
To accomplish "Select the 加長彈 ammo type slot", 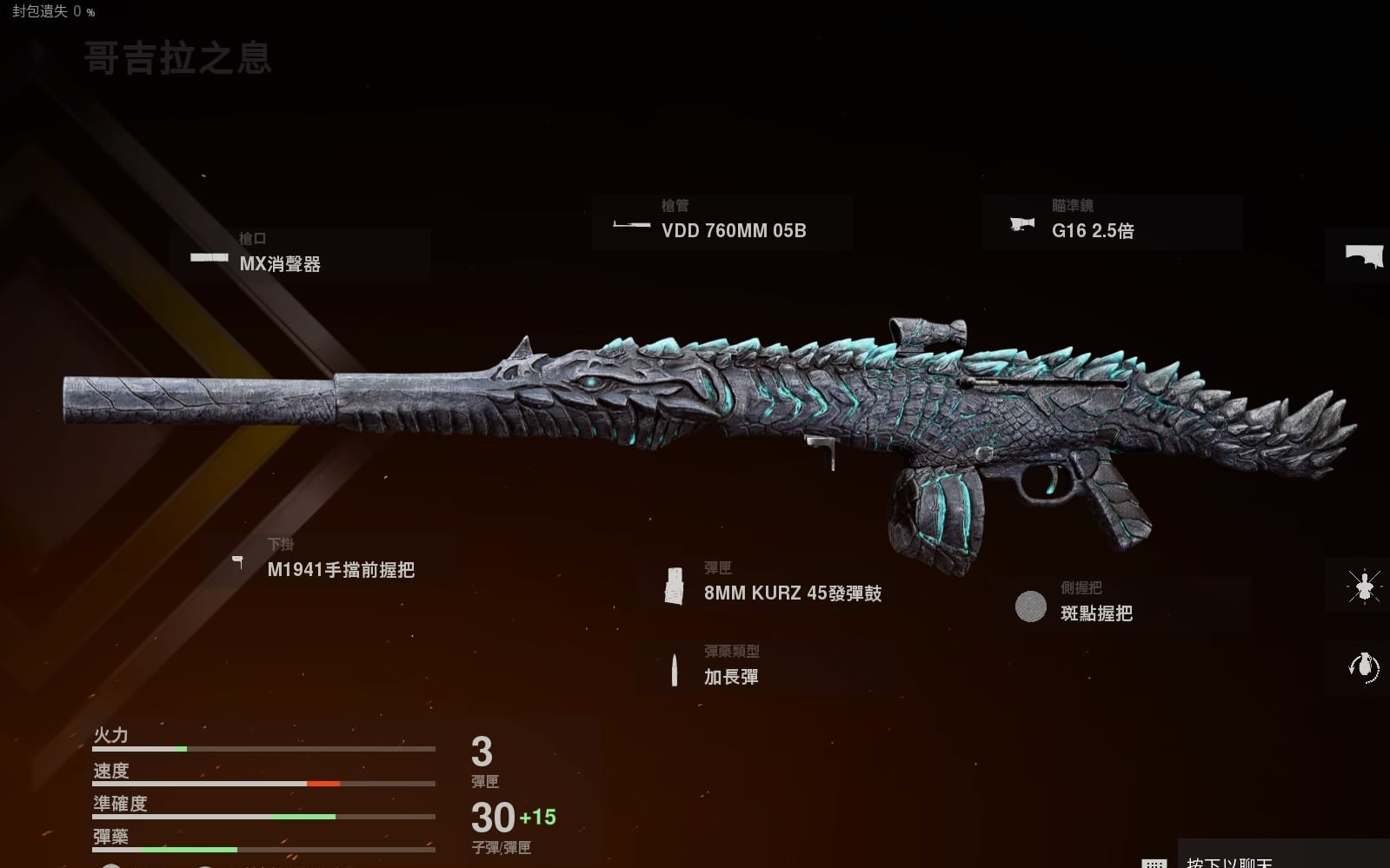I will point(765,668).
